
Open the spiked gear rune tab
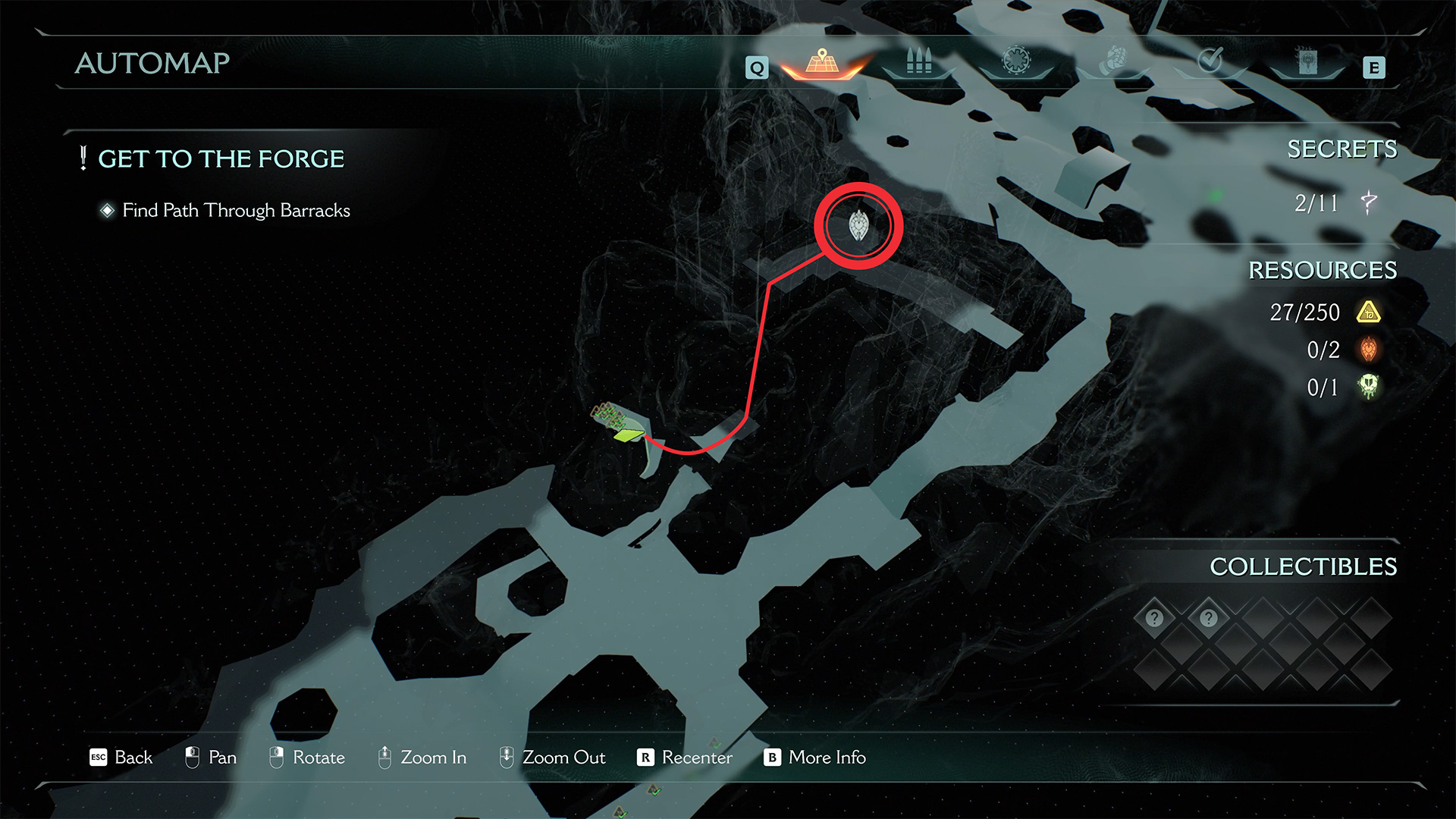[x=1016, y=61]
